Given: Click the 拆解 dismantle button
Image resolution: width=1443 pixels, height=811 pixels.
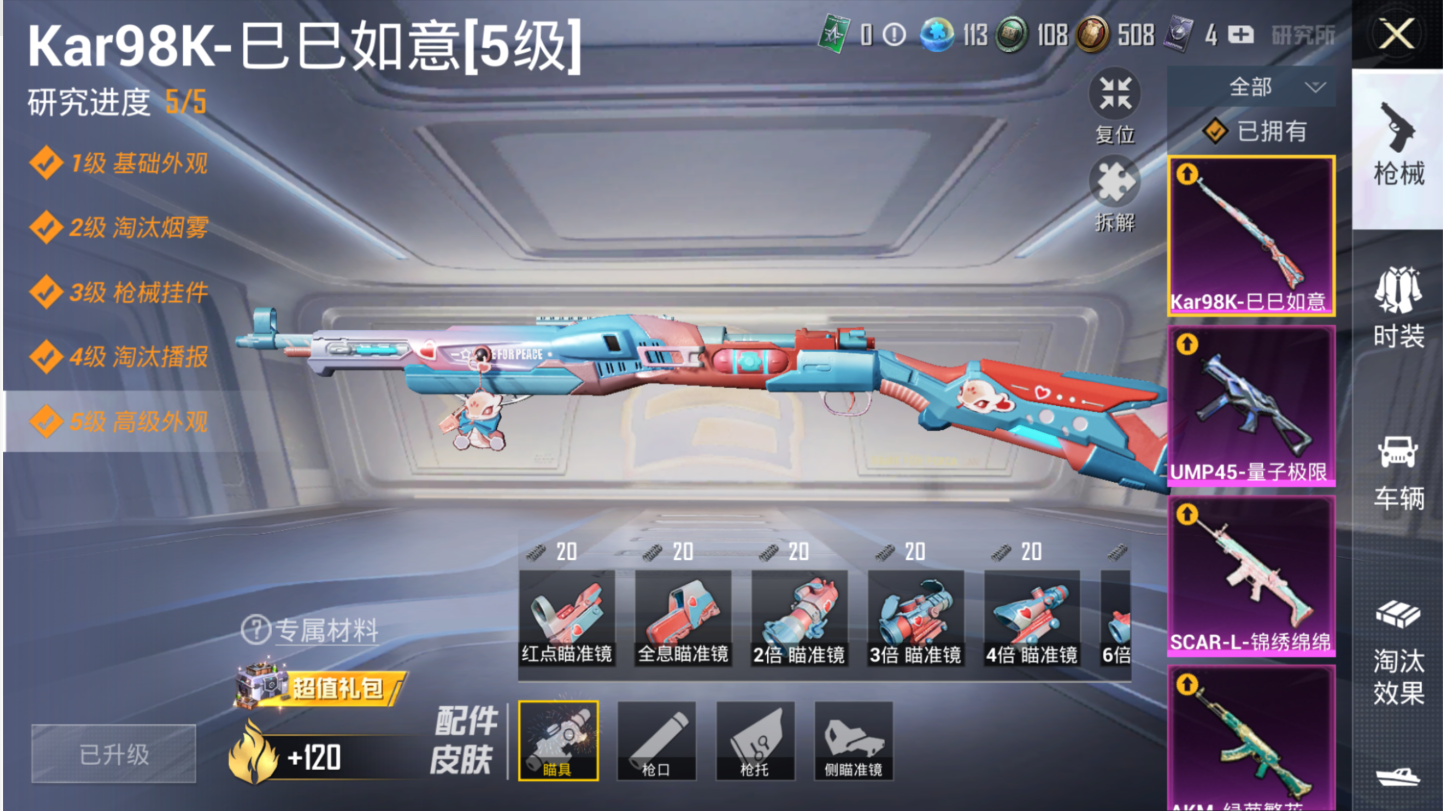Looking at the screenshot, I should [x=1115, y=195].
